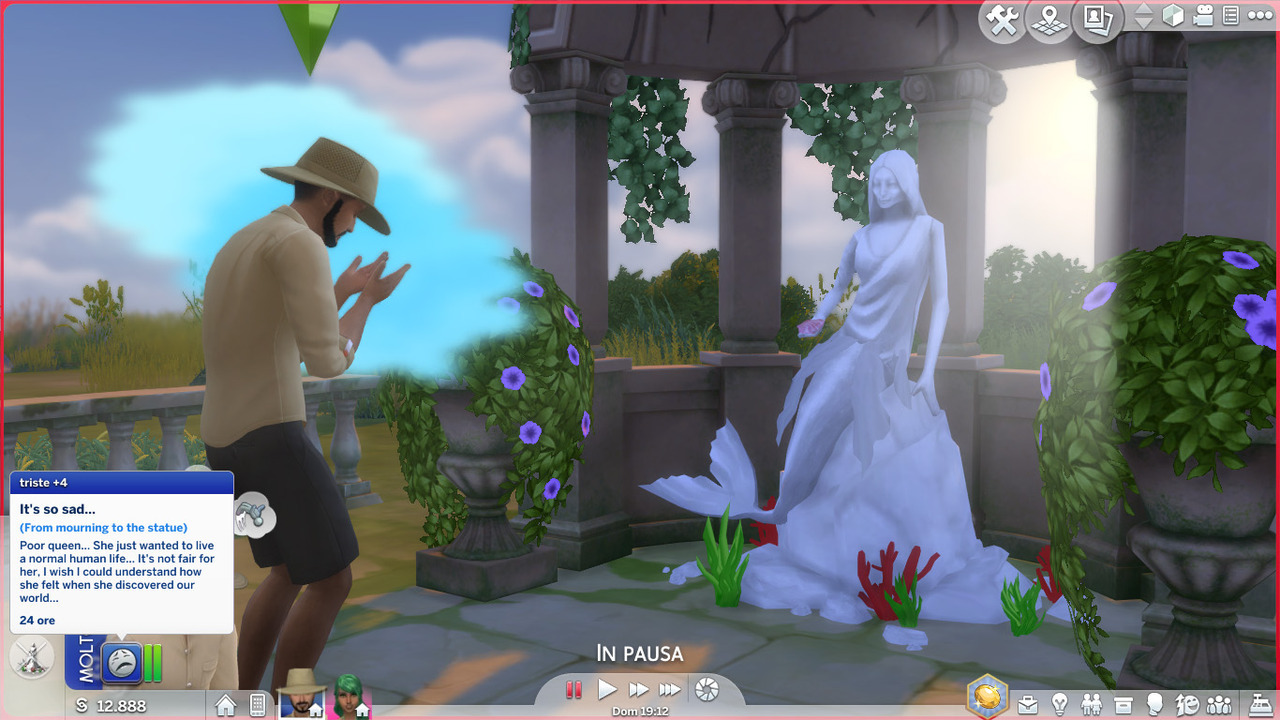Open Build Mode with the hammer and wrench icon
Image resolution: width=1280 pixels, height=720 pixels.
point(1002,20)
